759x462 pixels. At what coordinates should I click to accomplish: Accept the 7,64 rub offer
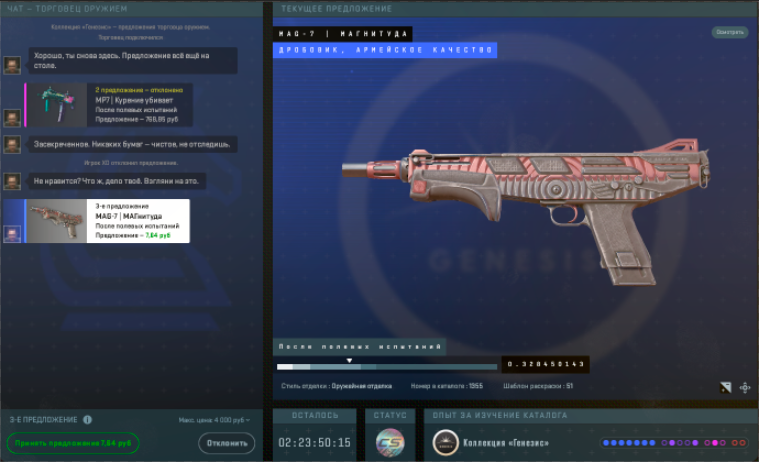click(x=73, y=443)
